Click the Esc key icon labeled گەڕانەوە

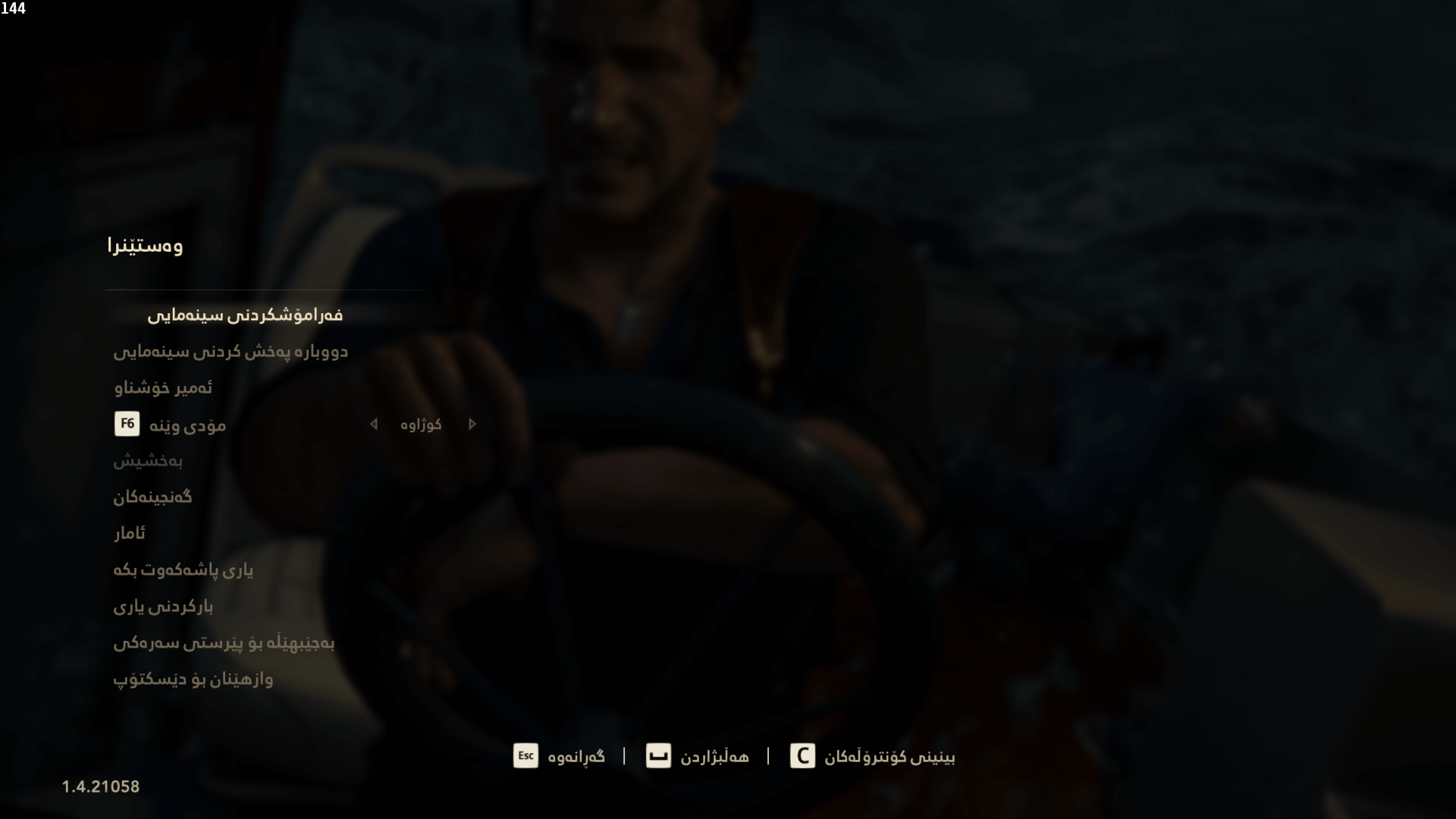tap(526, 756)
